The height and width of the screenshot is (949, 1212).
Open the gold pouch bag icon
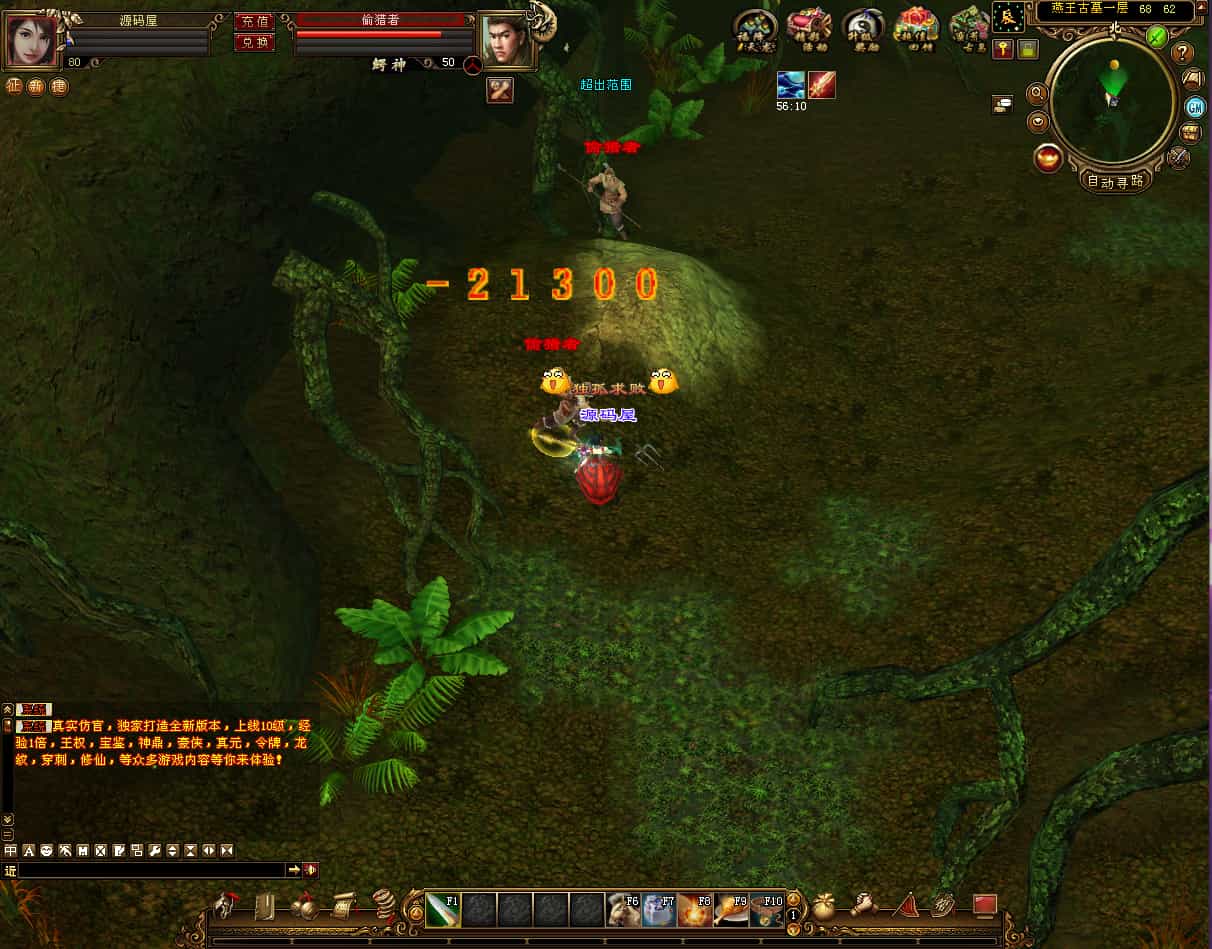[823, 906]
